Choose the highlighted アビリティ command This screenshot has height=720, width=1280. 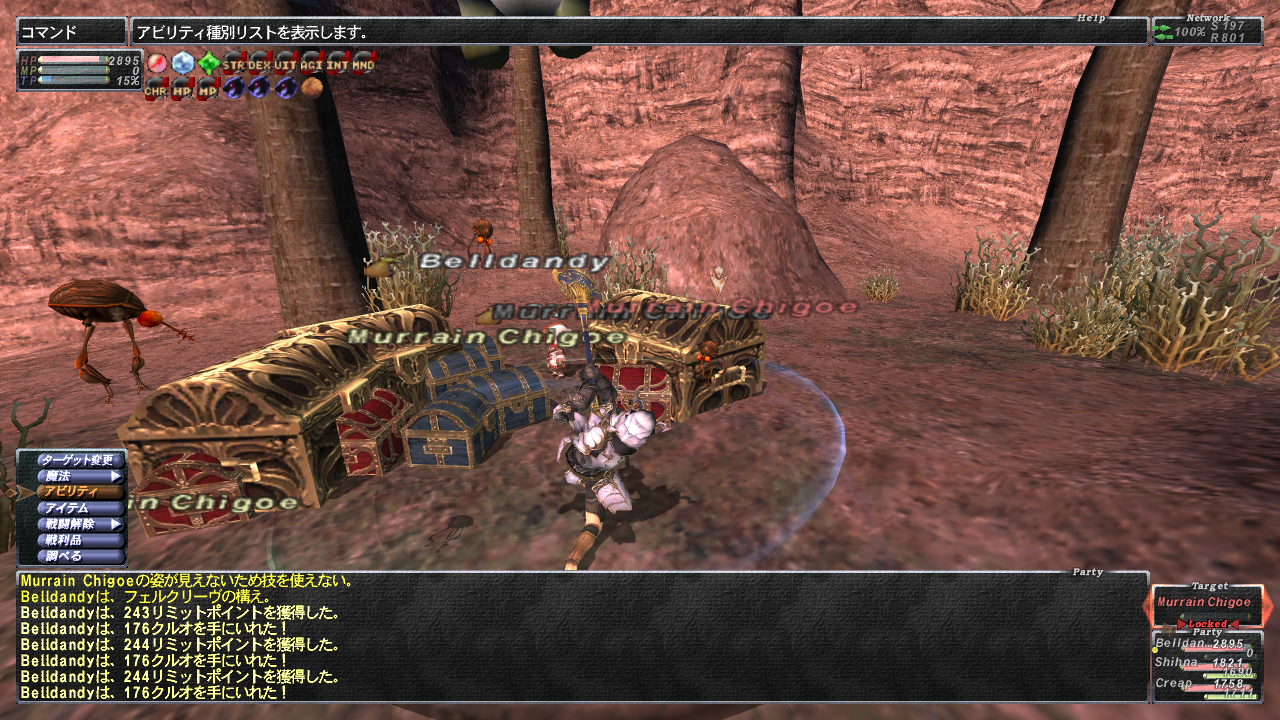point(77,492)
